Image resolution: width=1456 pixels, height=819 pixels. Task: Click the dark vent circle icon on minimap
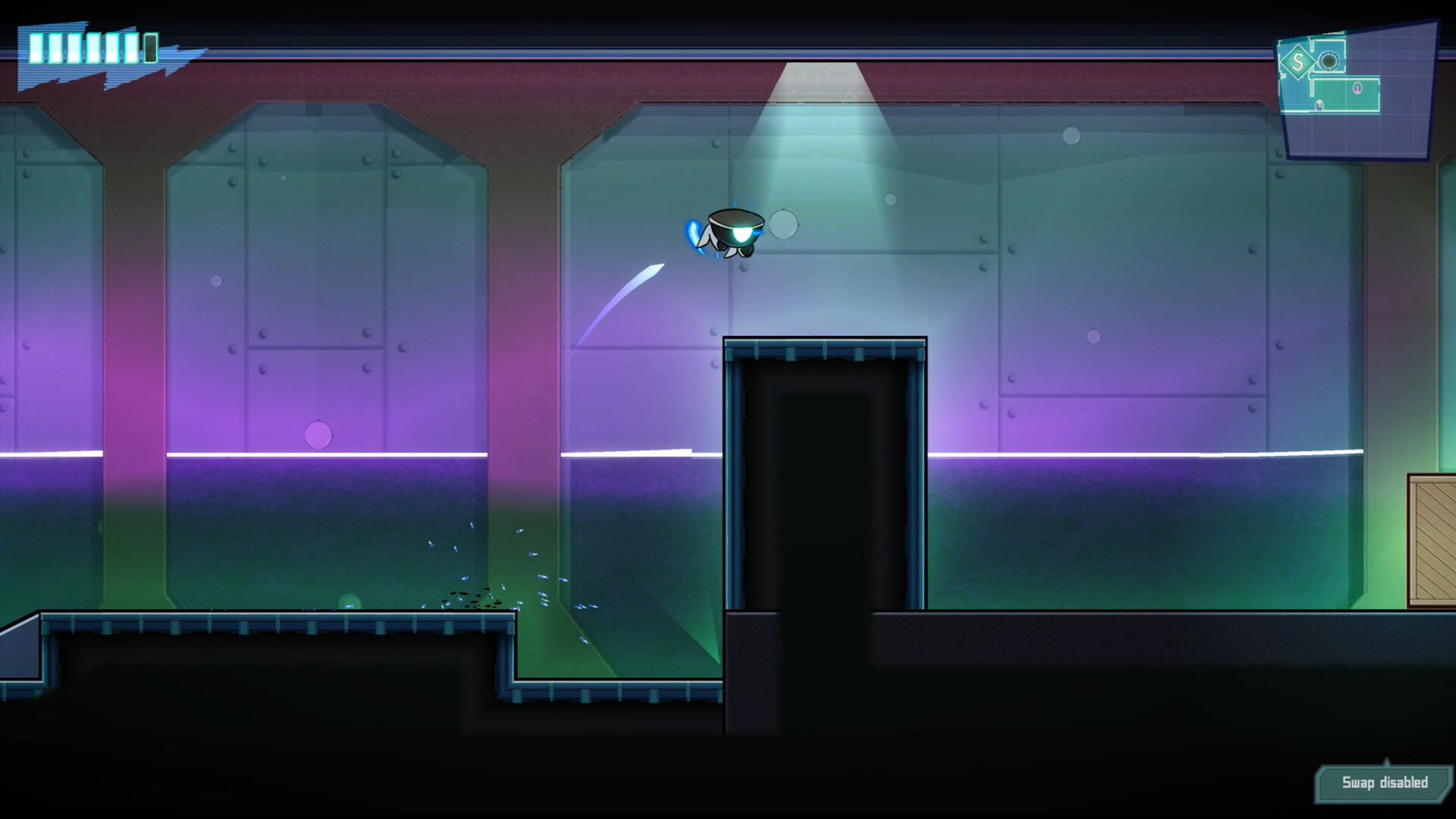coord(1329,61)
